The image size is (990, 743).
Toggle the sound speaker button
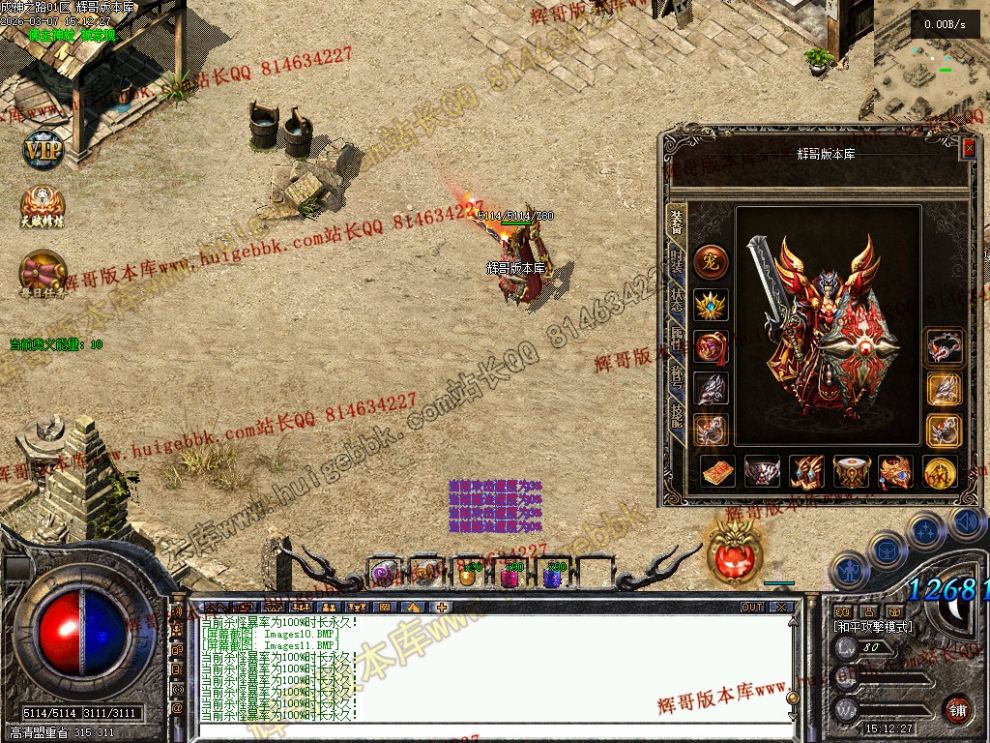[x=966, y=520]
